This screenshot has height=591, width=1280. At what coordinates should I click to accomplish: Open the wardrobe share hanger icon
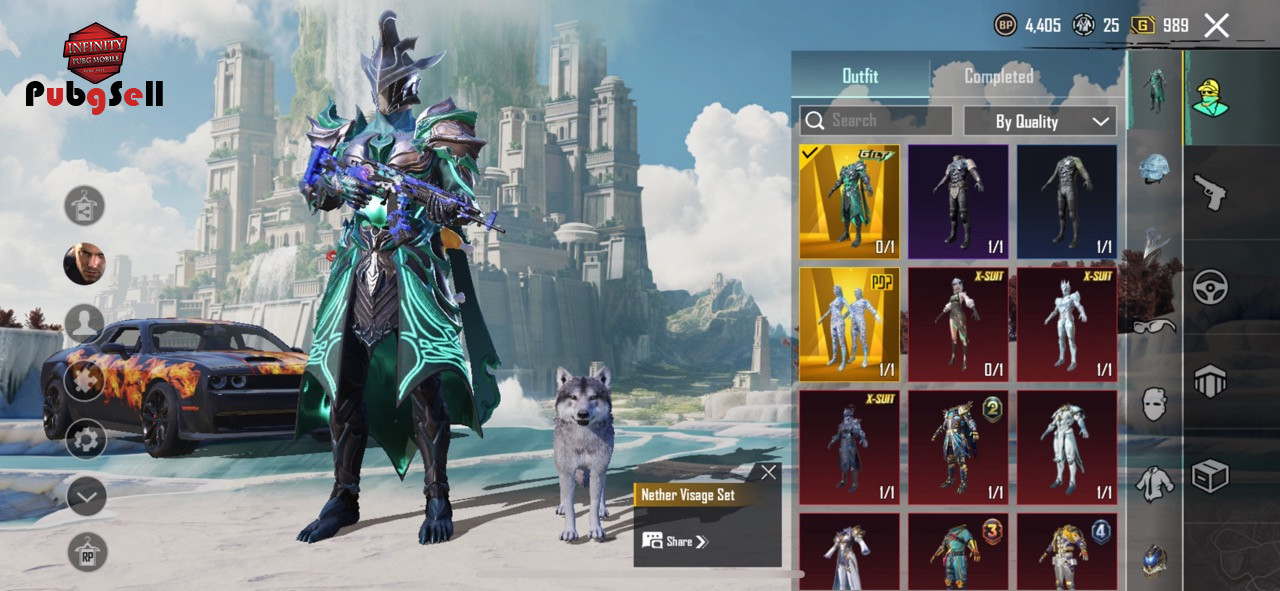[85, 206]
